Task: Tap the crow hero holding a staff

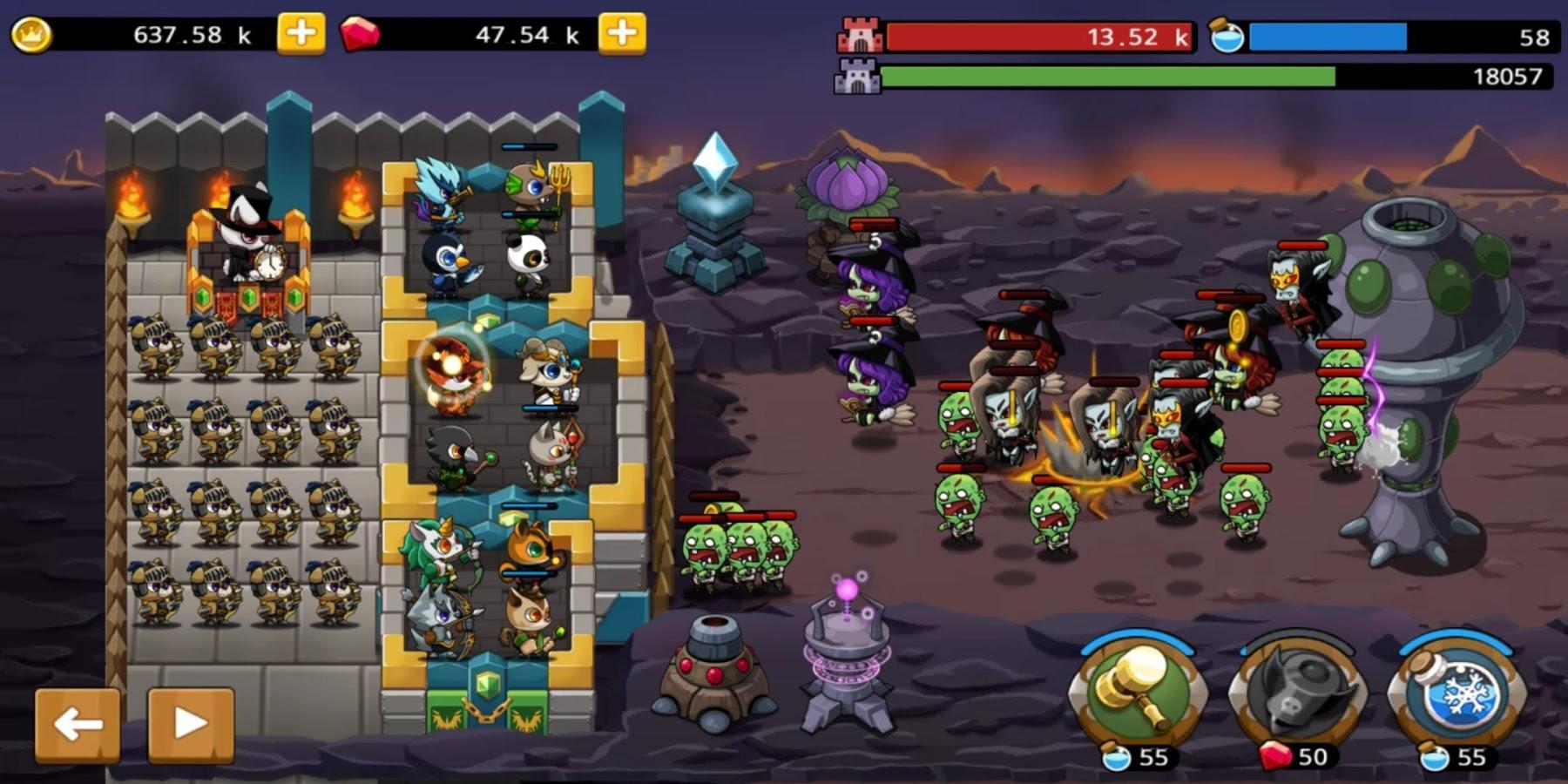Action: click(x=453, y=453)
